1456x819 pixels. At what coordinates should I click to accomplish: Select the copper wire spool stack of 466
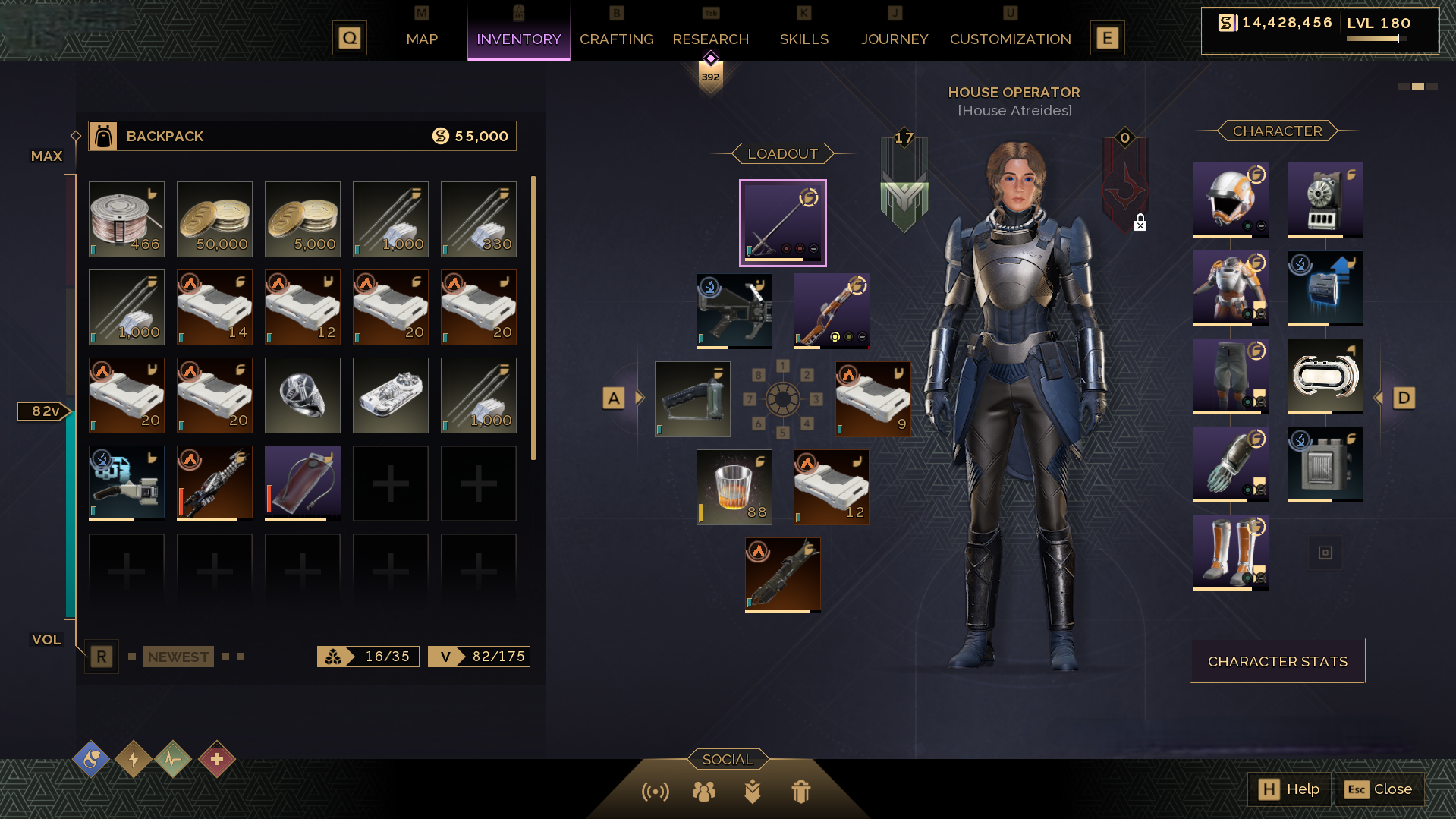tap(127, 219)
